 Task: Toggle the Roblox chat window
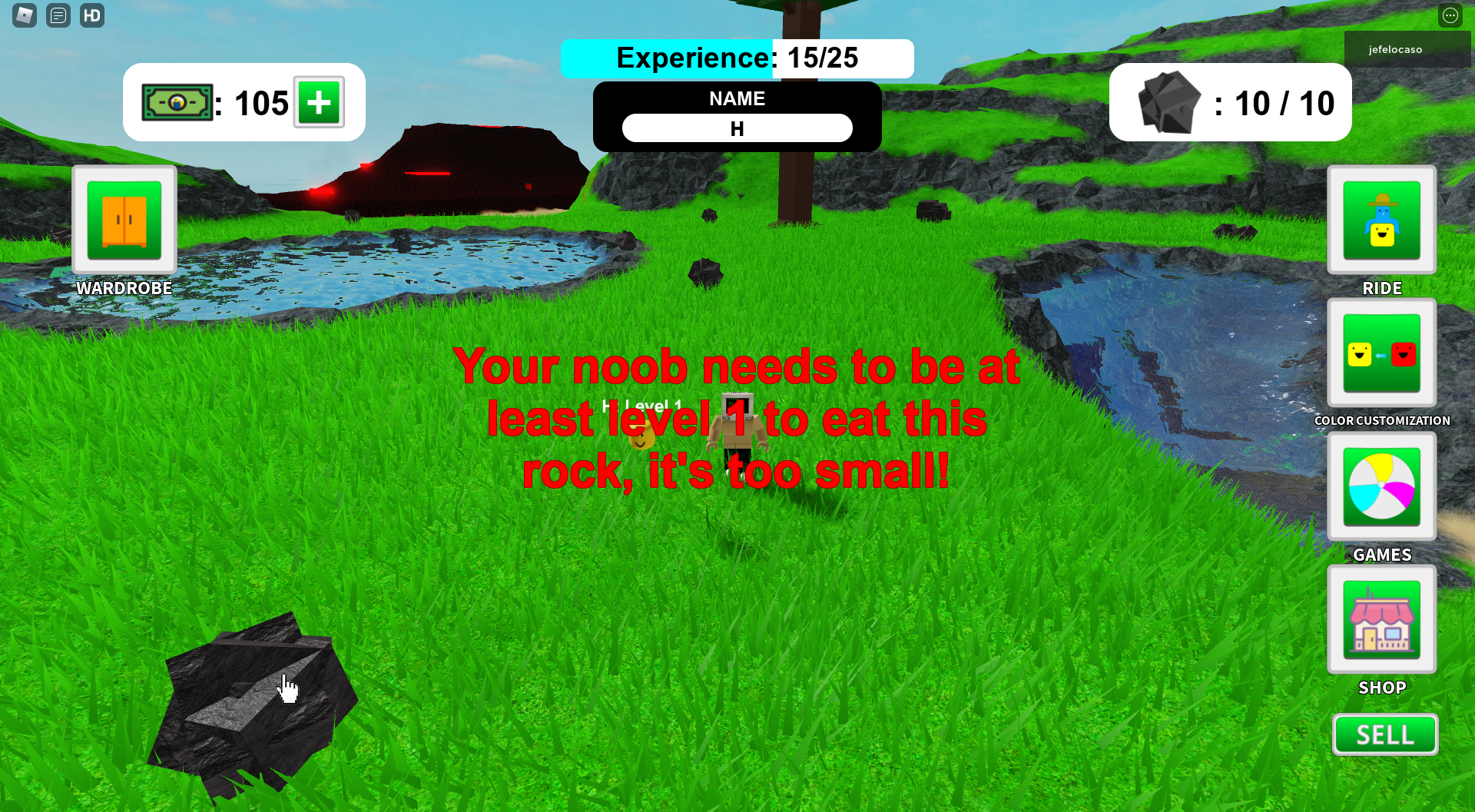tap(58, 15)
